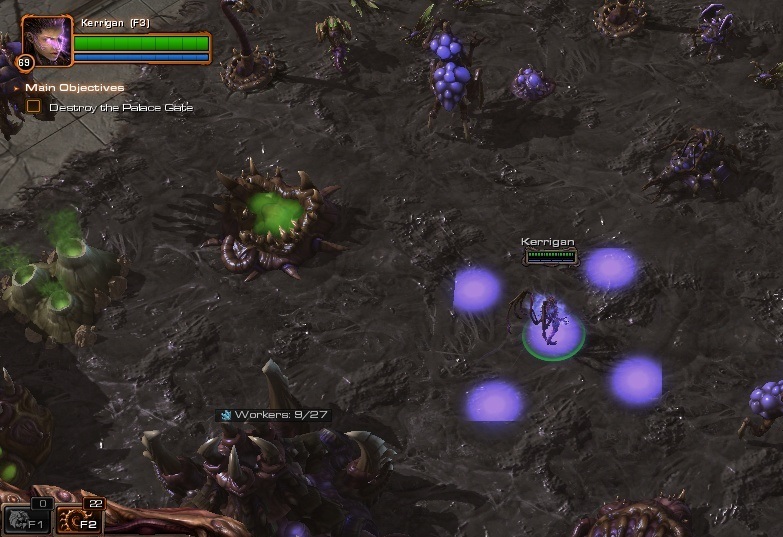This screenshot has width=783, height=537.
Task: Select all army units with the F2 button
Action: pos(78,520)
